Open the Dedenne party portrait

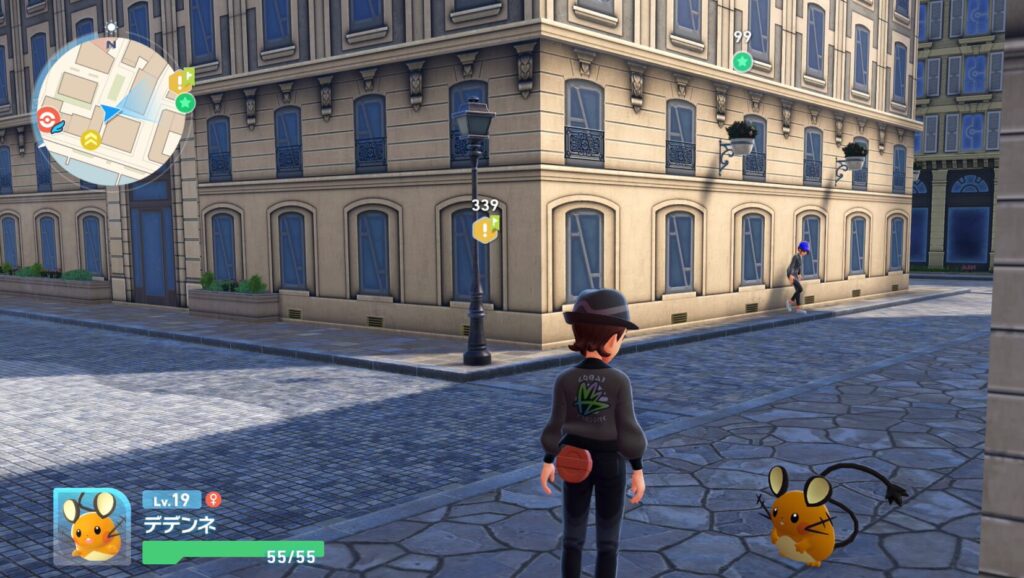click(91, 526)
